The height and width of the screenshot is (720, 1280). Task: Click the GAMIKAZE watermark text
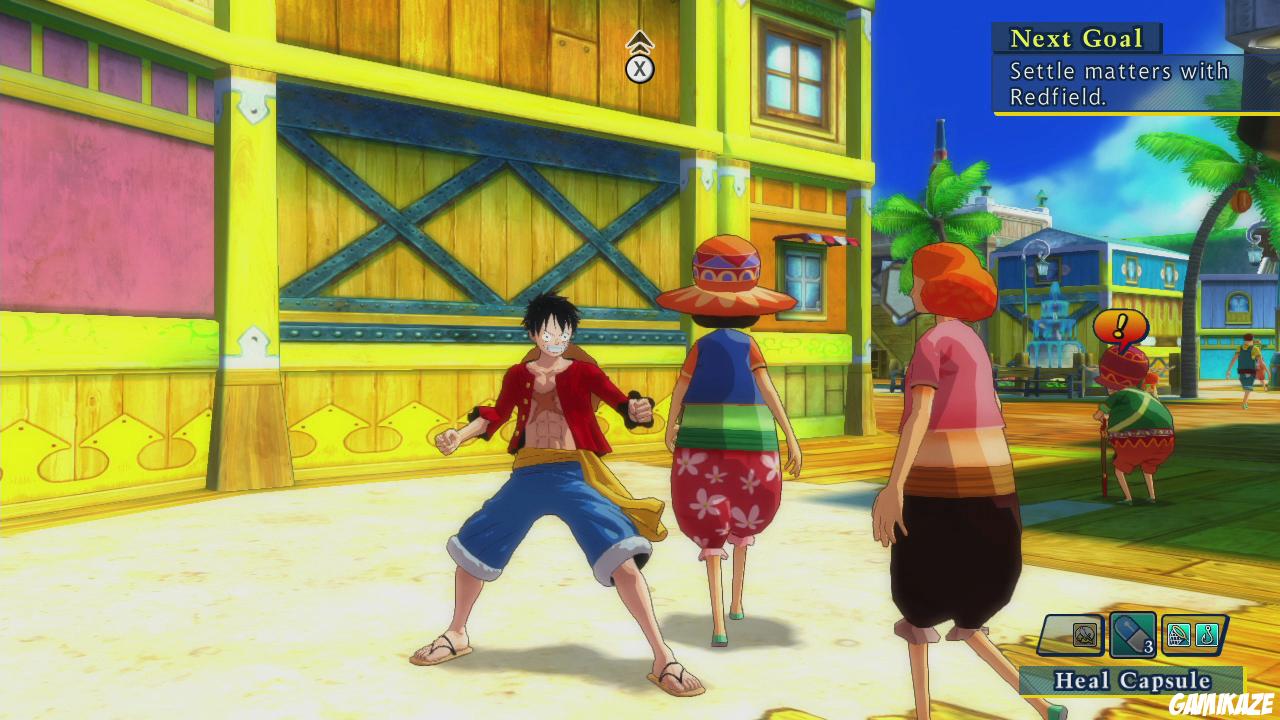click(x=1221, y=702)
